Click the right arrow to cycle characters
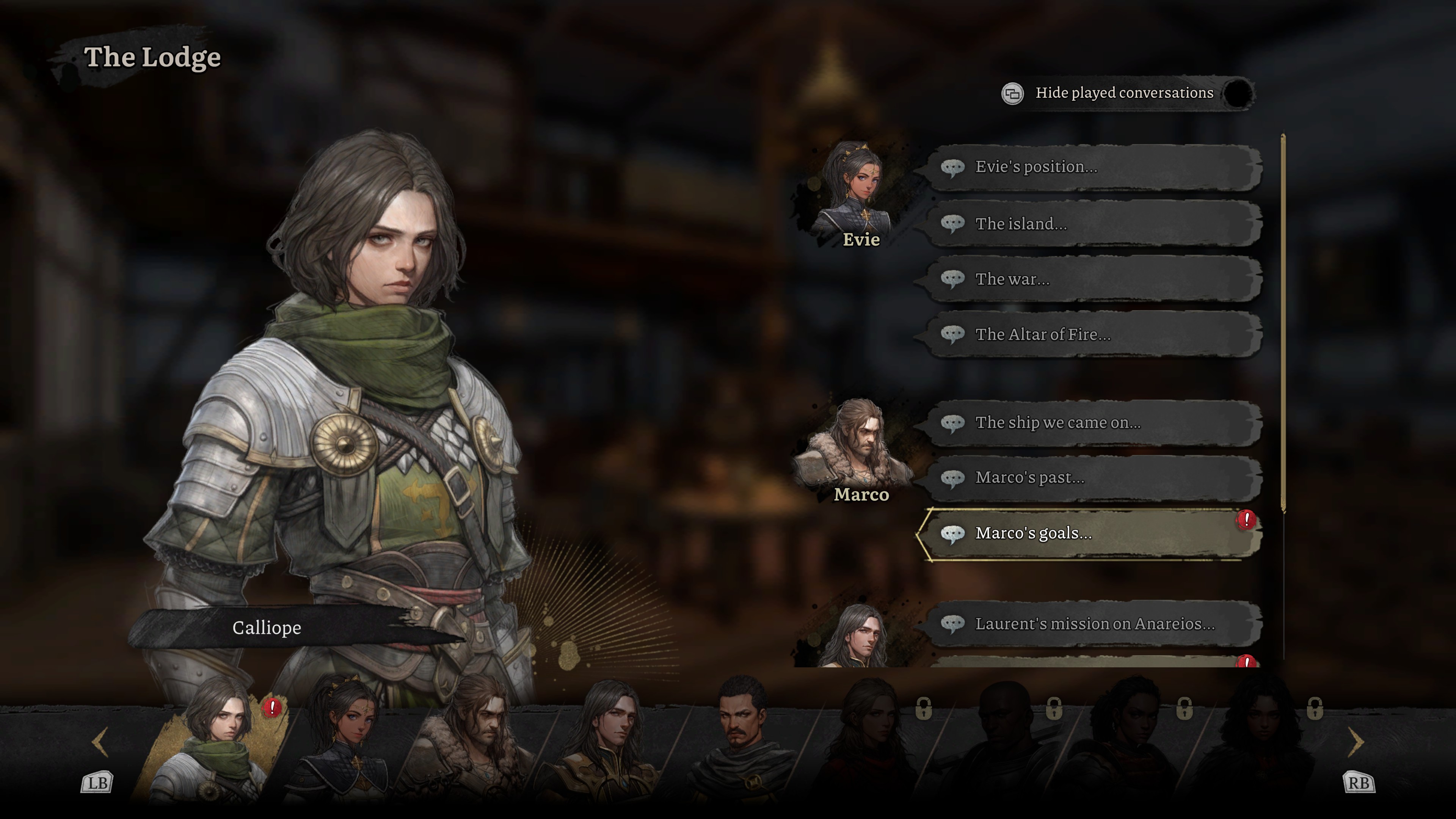The image size is (1456, 819). point(1357,742)
